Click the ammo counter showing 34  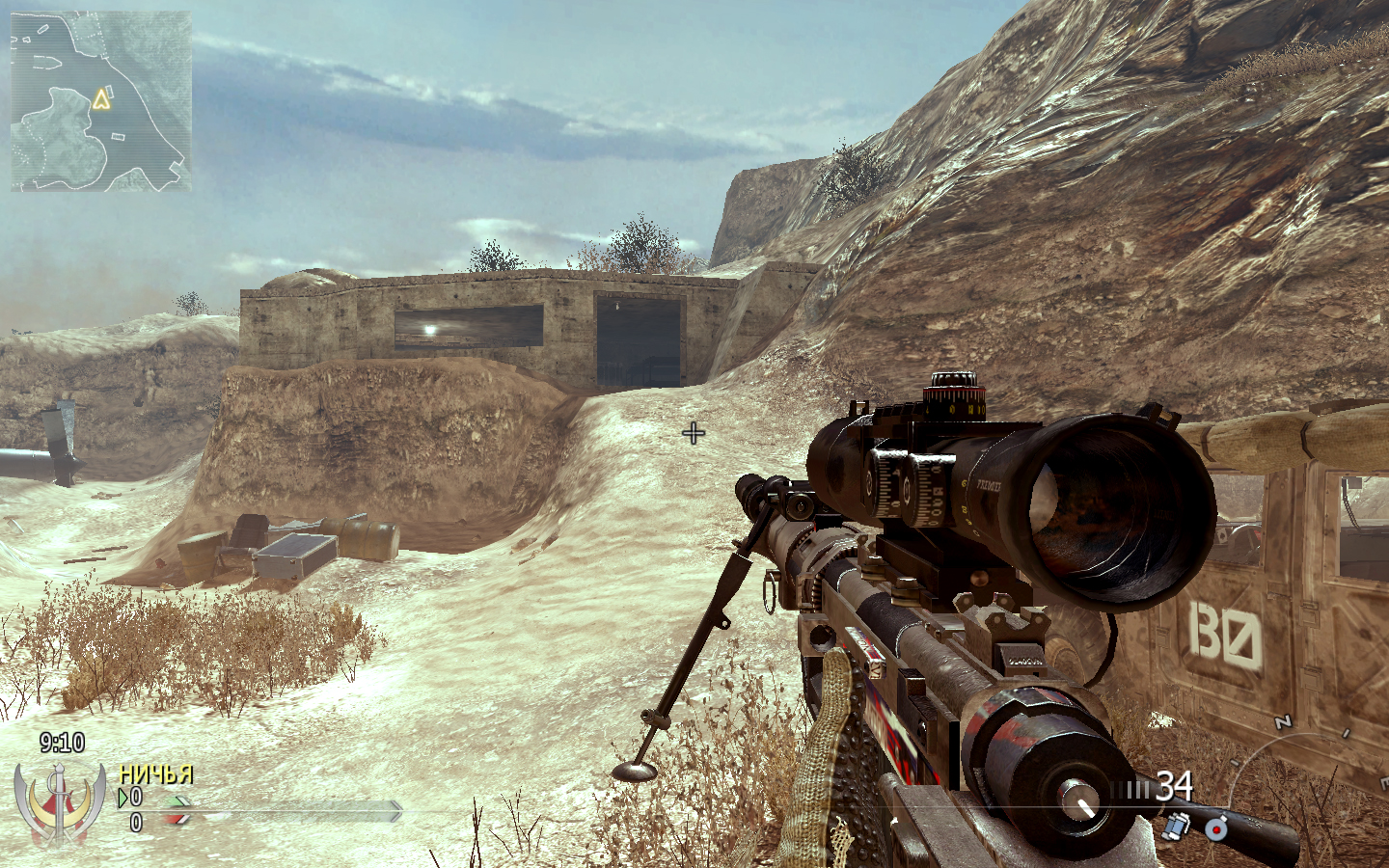(1175, 786)
